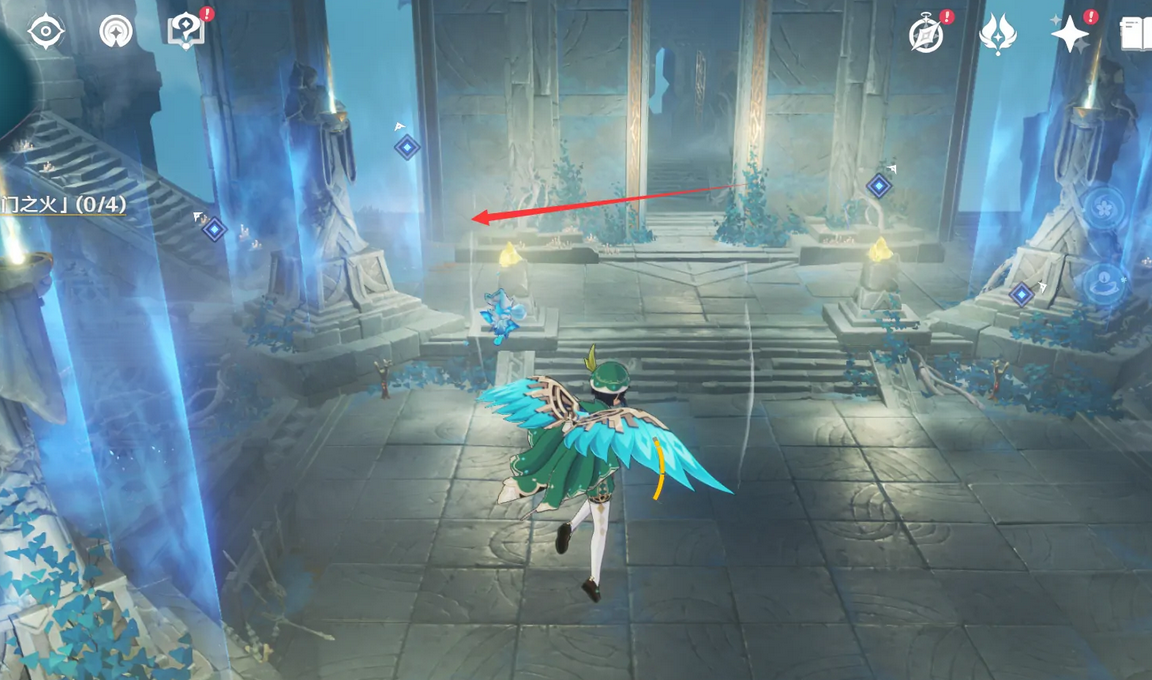This screenshot has width=1152, height=680.
Task: Open the four-pointed star Wish icon
Action: coord(1070,35)
